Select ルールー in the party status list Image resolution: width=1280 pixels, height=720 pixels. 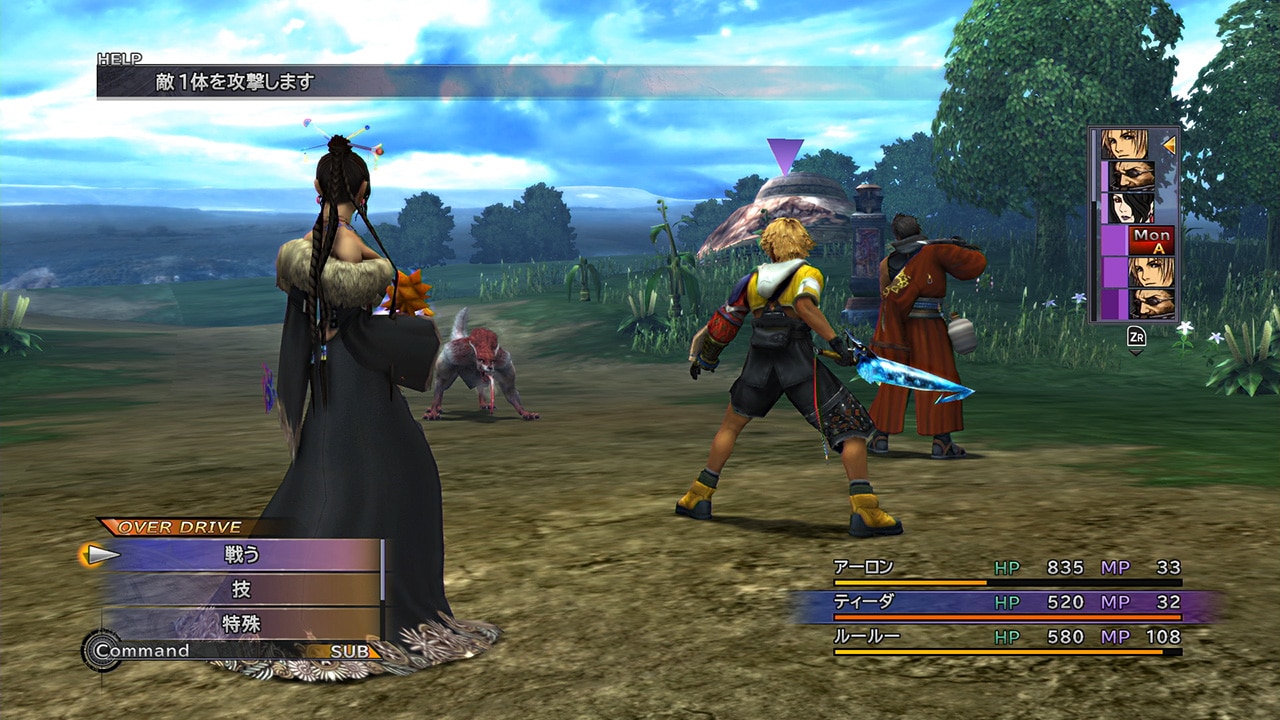[866, 637]
